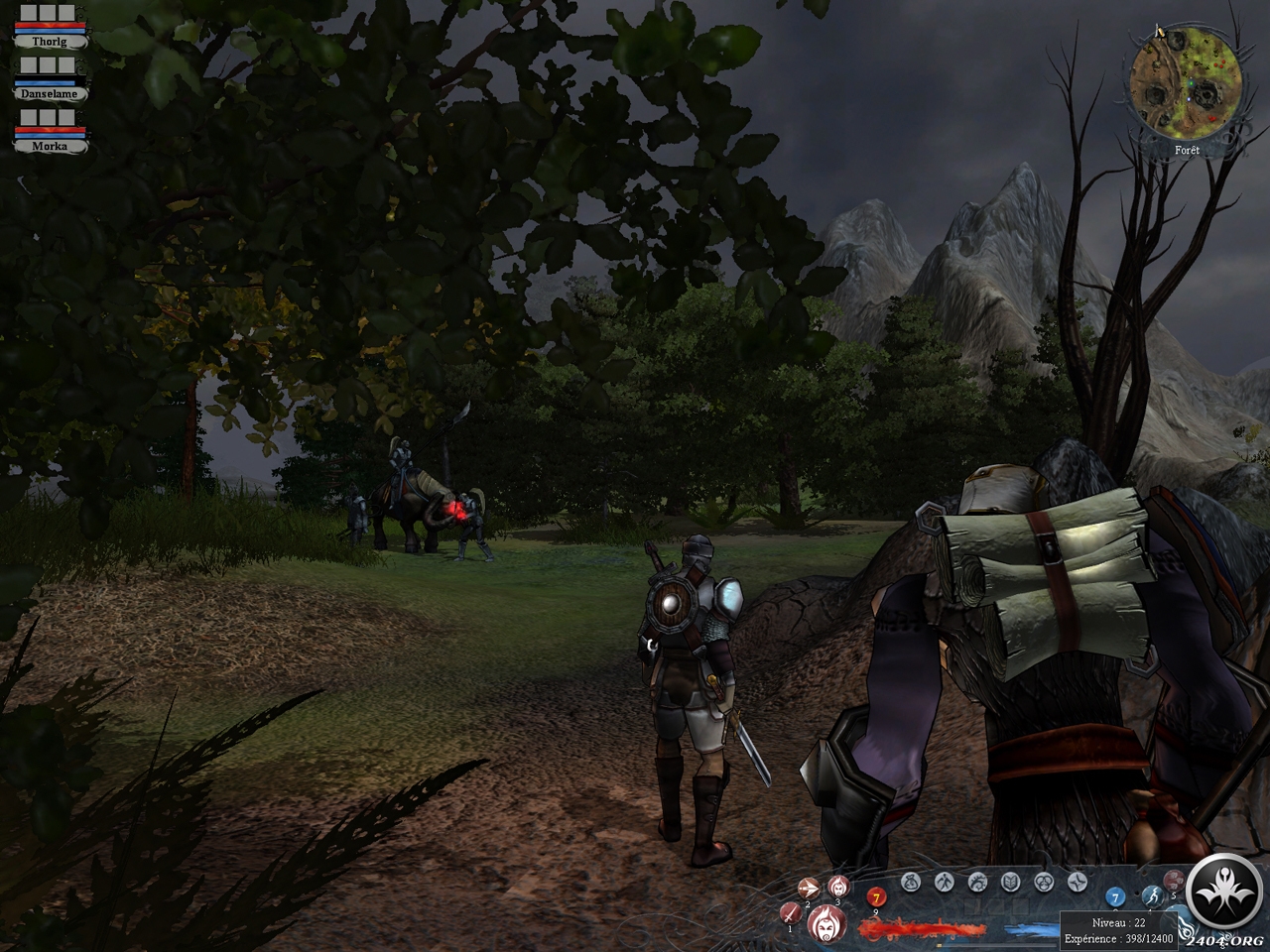The image size is (1270, 952).
Task: Use the red potion with count 7
Action: (876, 898)
